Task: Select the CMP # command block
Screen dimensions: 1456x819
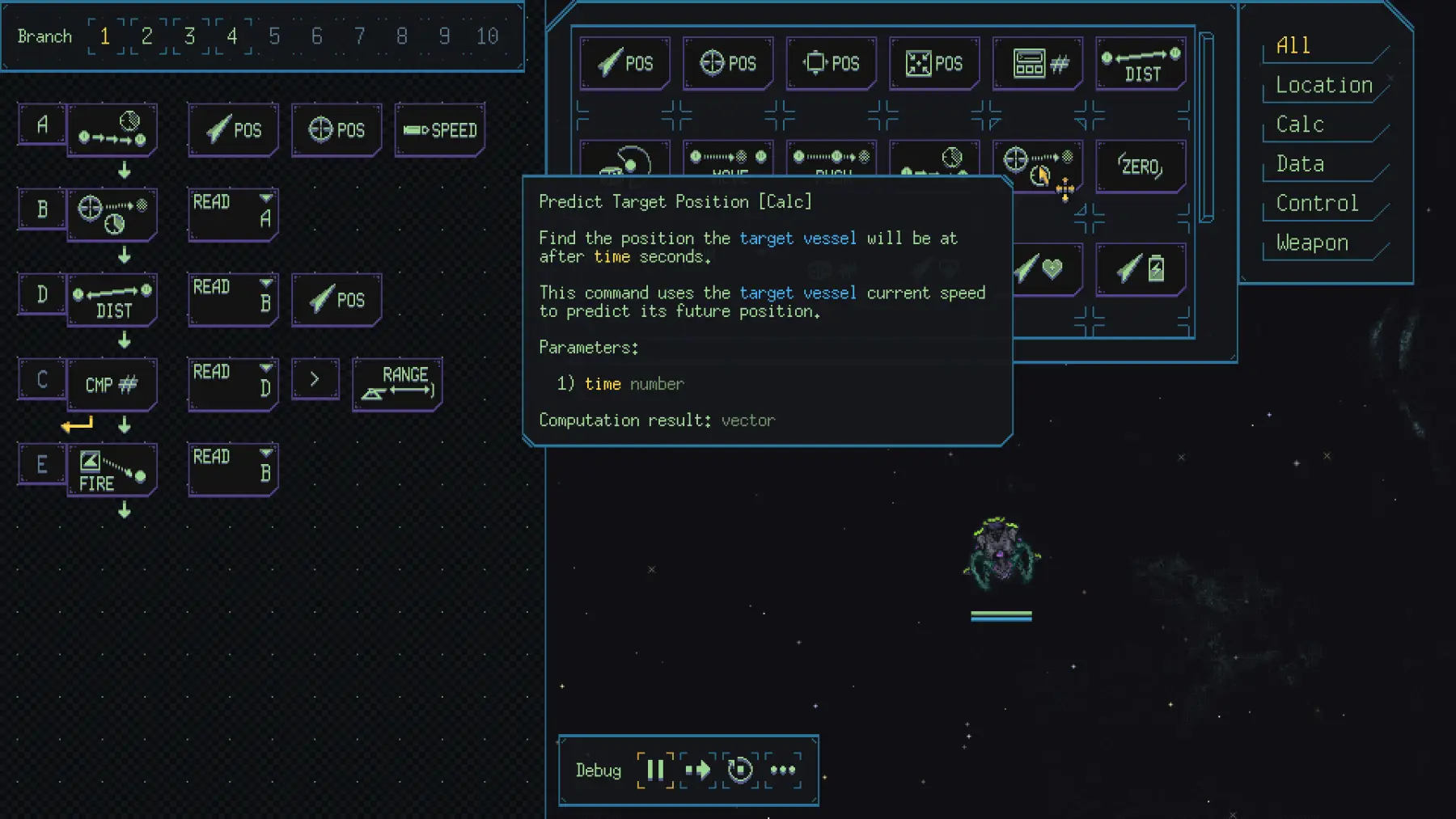Action: pos(112,385)
